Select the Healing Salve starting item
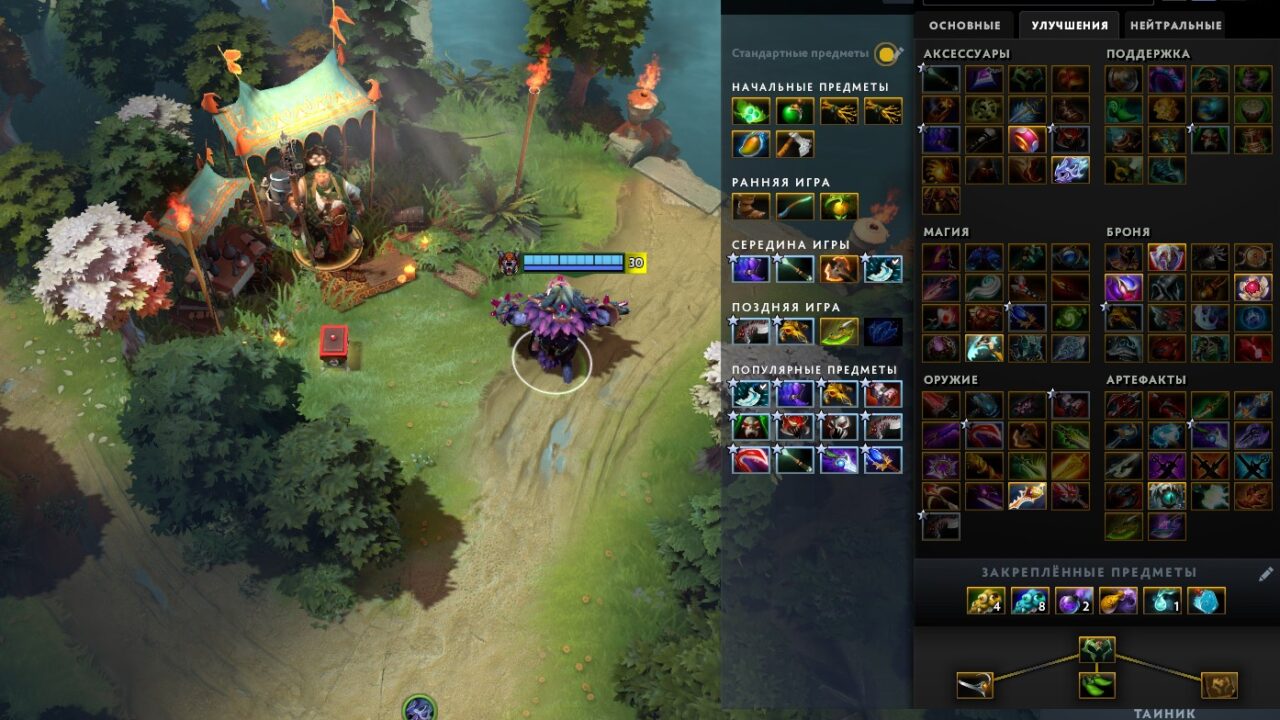1280x720 pixels. pos(795,111)
